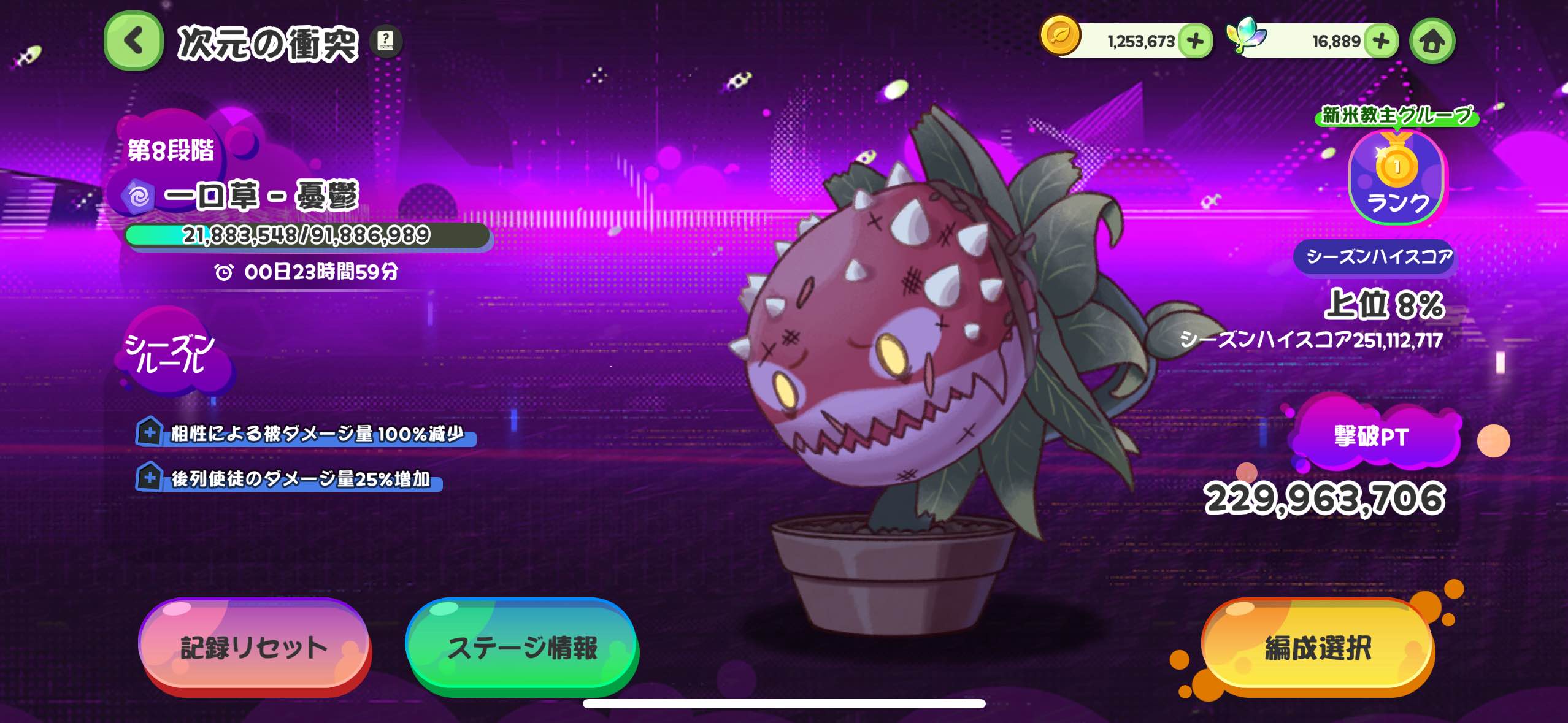Open the シーズンハイスコア label
1568x723 pixels.
click(x=1378, y=256)
